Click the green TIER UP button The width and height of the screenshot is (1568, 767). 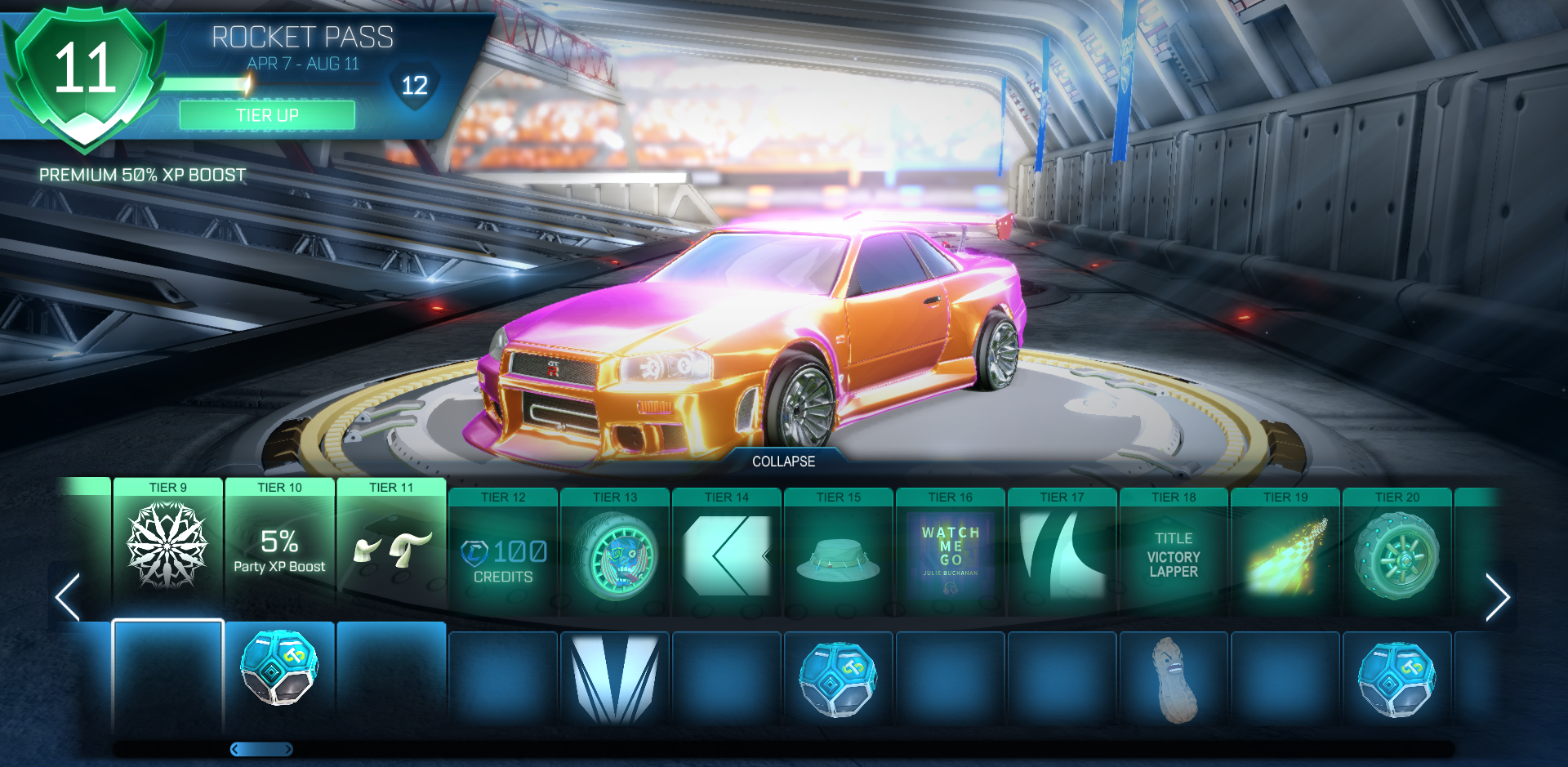tap(267, 115)
